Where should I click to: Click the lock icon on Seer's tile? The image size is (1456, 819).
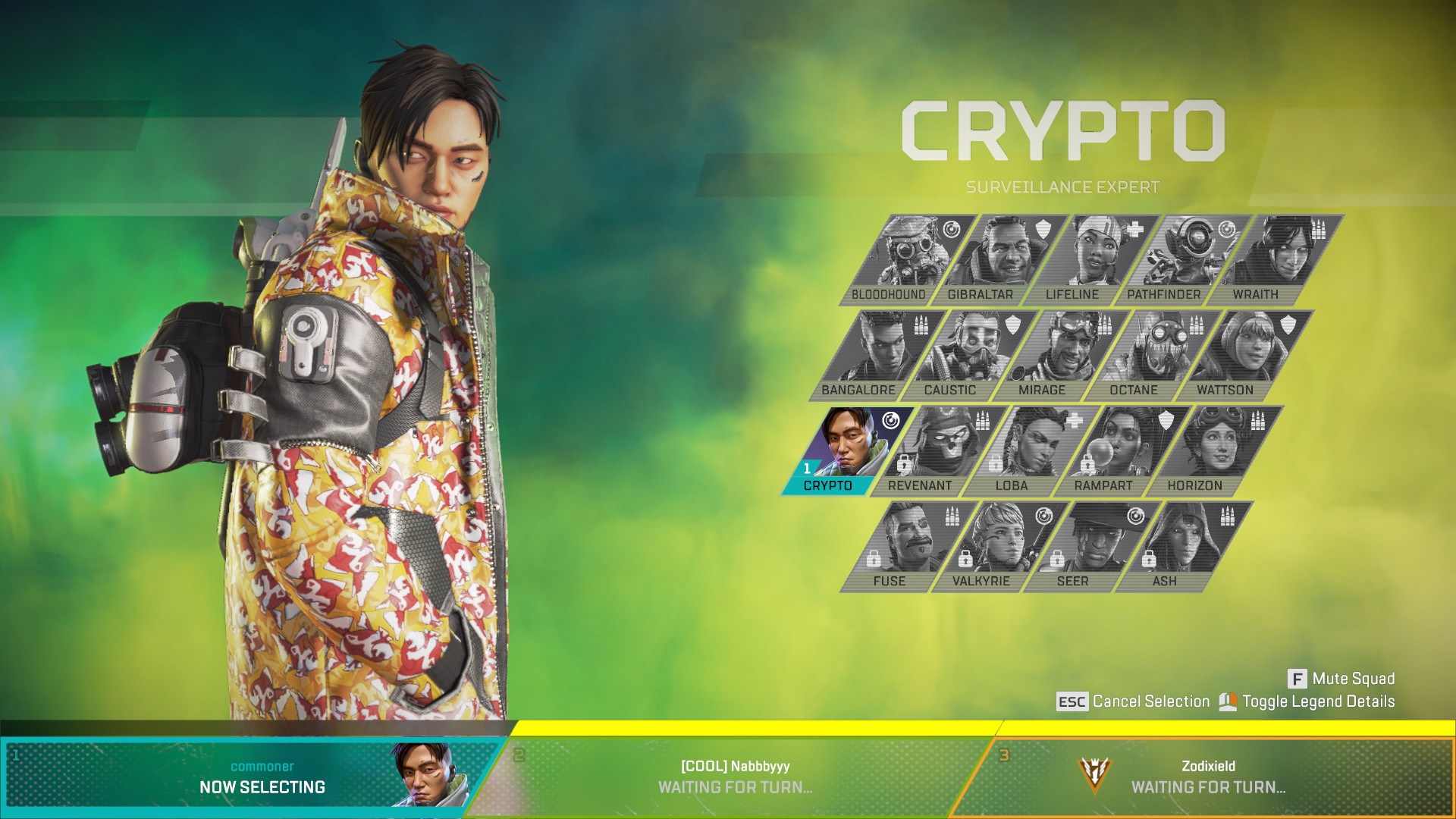click(1058, 560)
